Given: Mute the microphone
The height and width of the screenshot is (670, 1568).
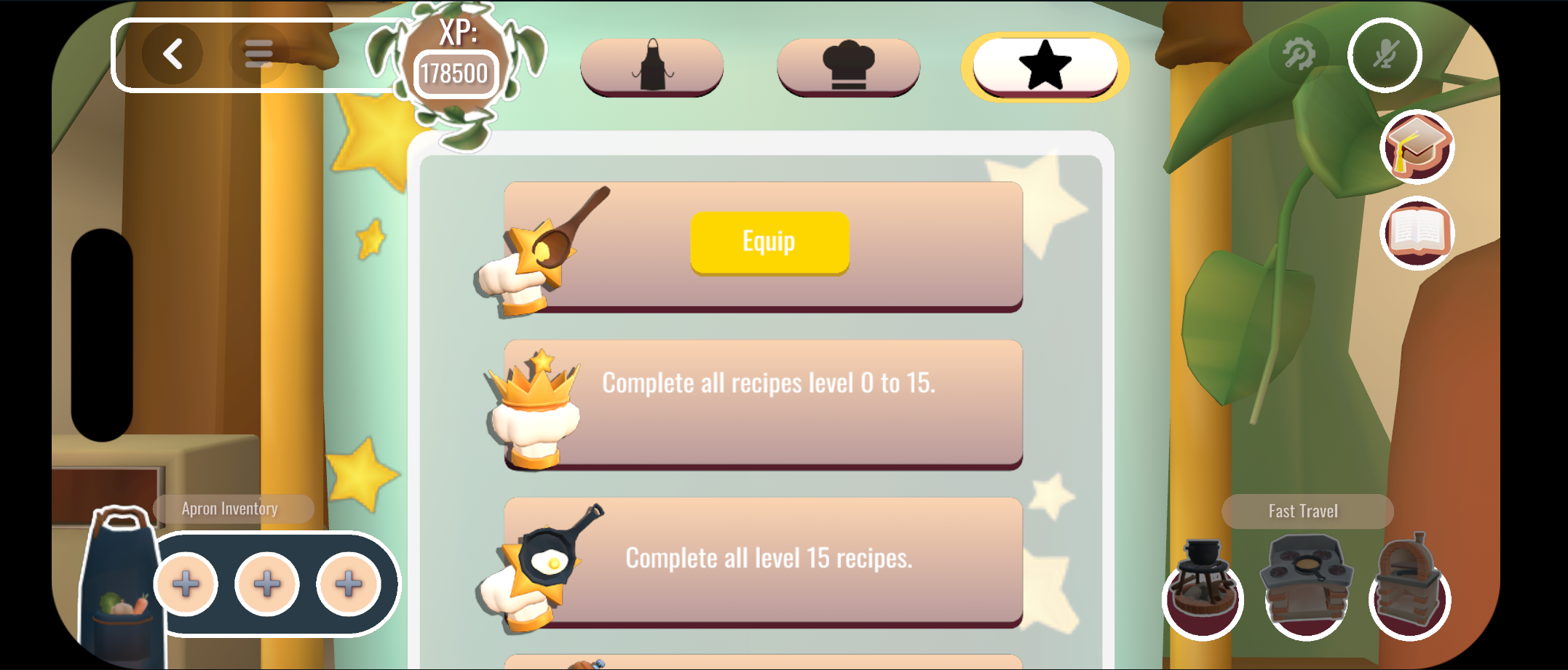Looking at the screenshot, I should coord(1384,54).
